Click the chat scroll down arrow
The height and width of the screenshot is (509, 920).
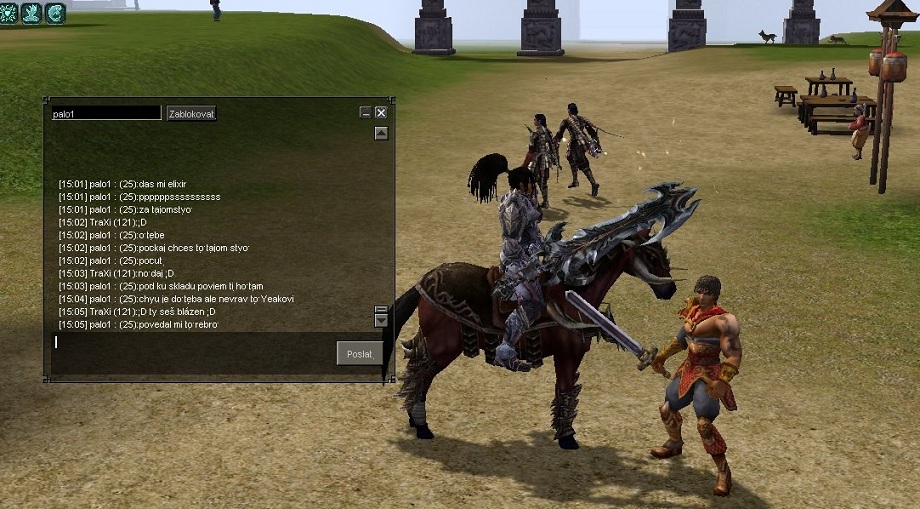[x=381, y=321]
